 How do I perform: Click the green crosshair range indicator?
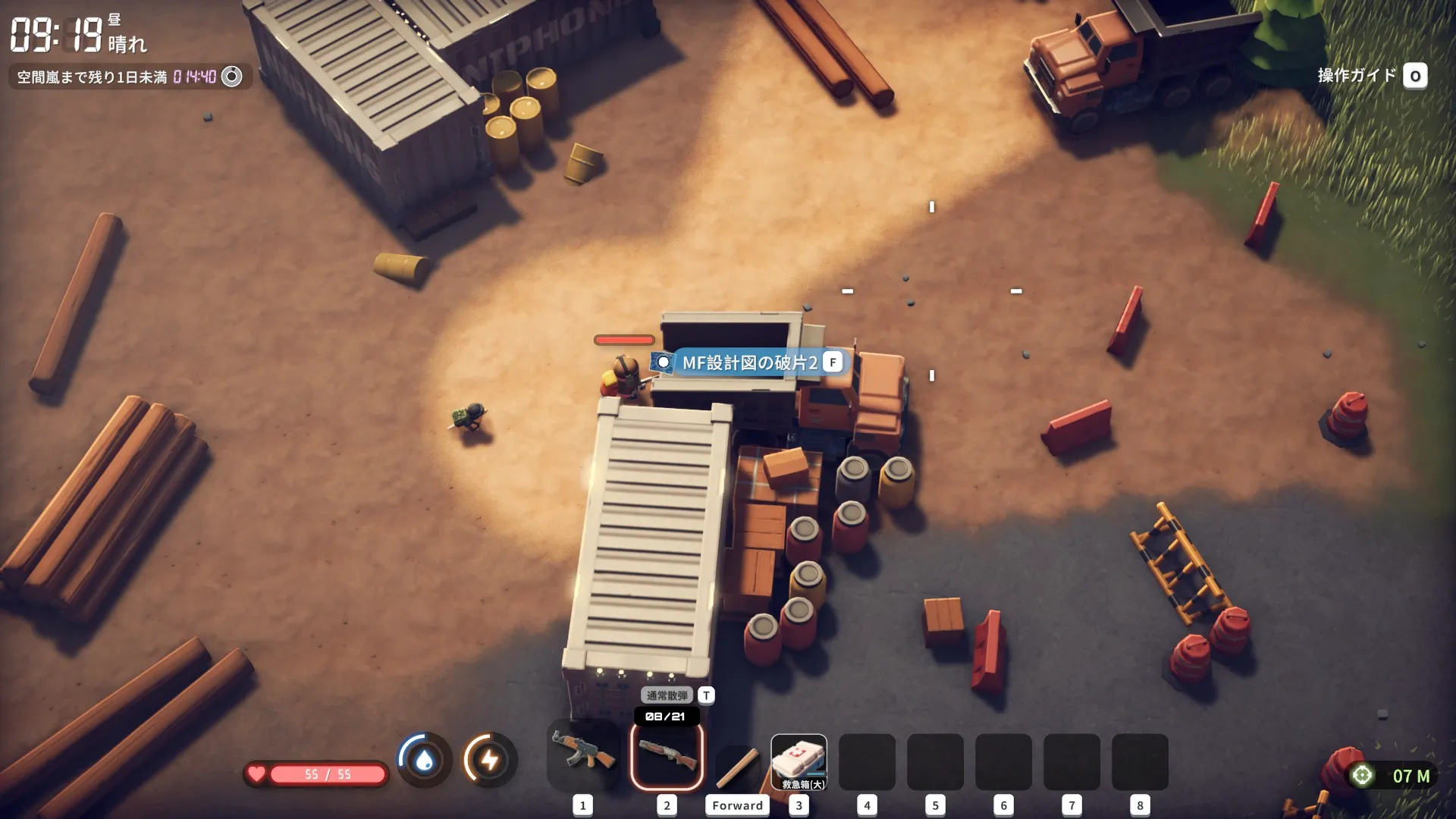click(1363, 775)
